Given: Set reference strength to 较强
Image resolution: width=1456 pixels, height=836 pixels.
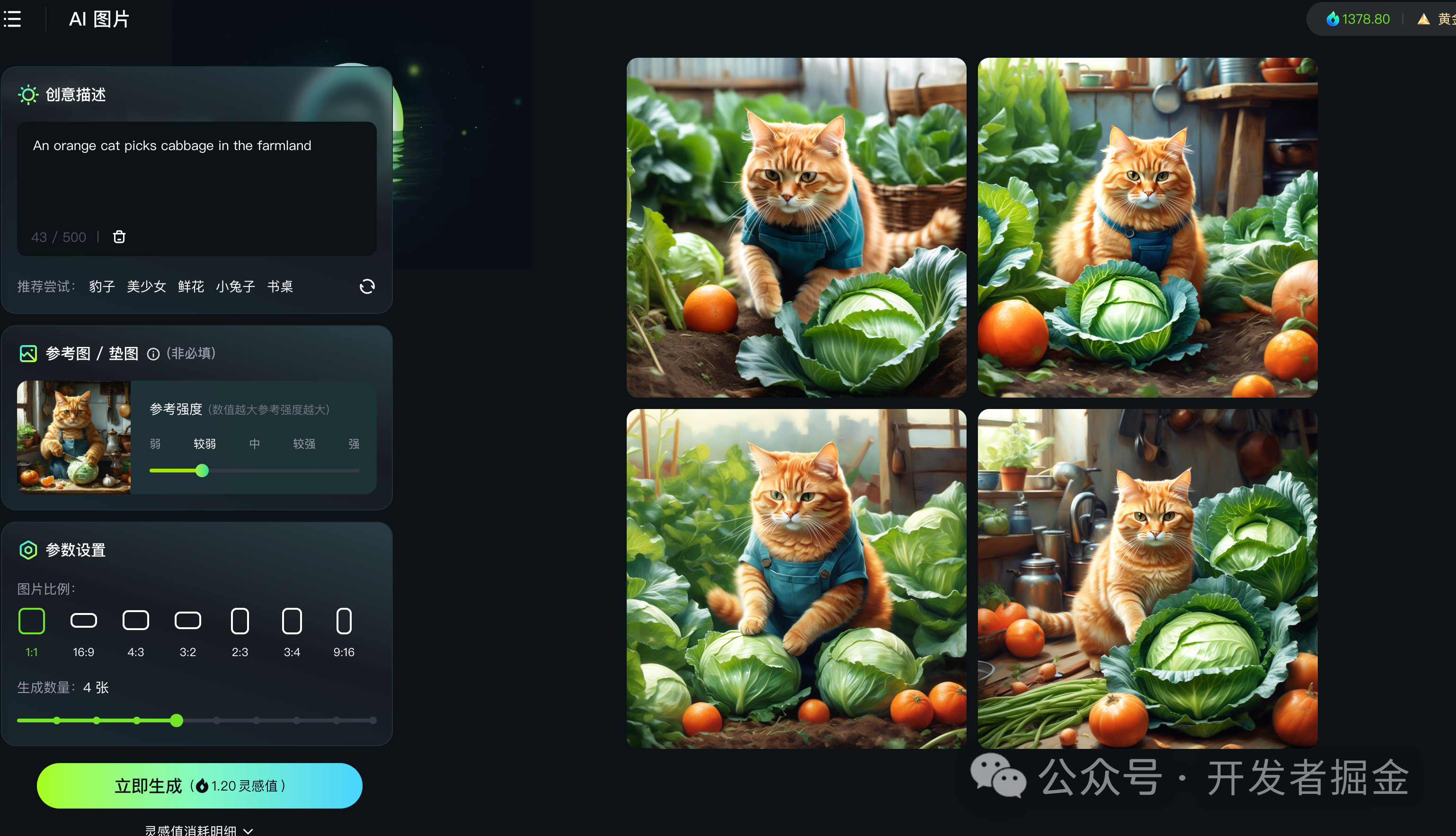Looking at the screenshot, I should pos(304,444).
